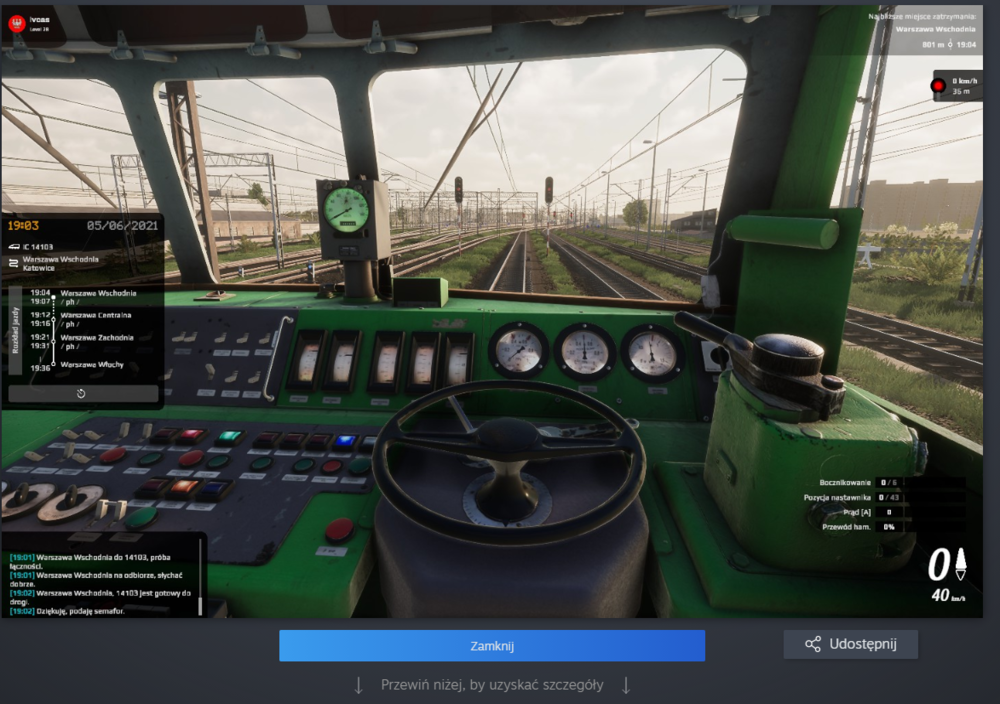Share the screenshot via Udostępnij

click(850, 644)
